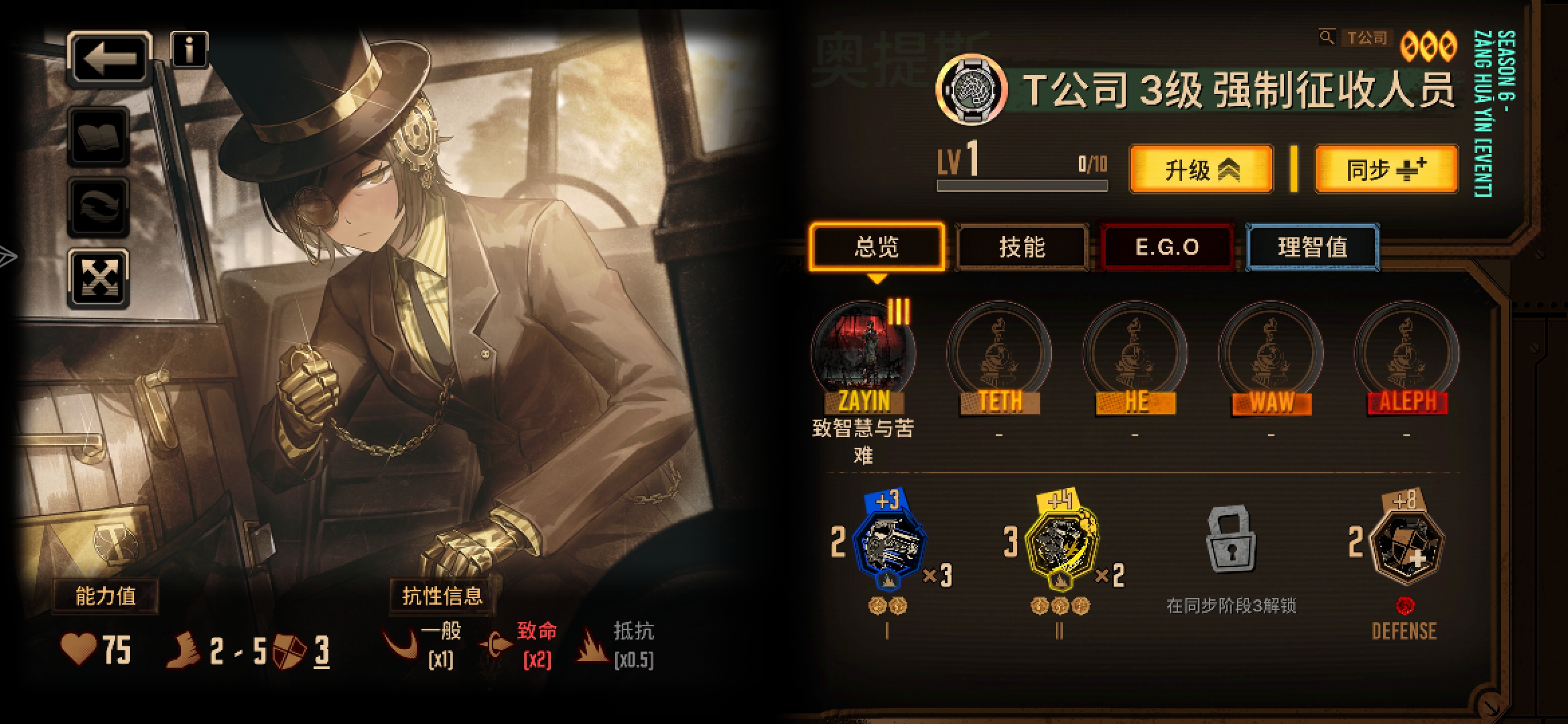Open the info panel via the i icon
The image size is (1568, 724).
pos(190,51)
